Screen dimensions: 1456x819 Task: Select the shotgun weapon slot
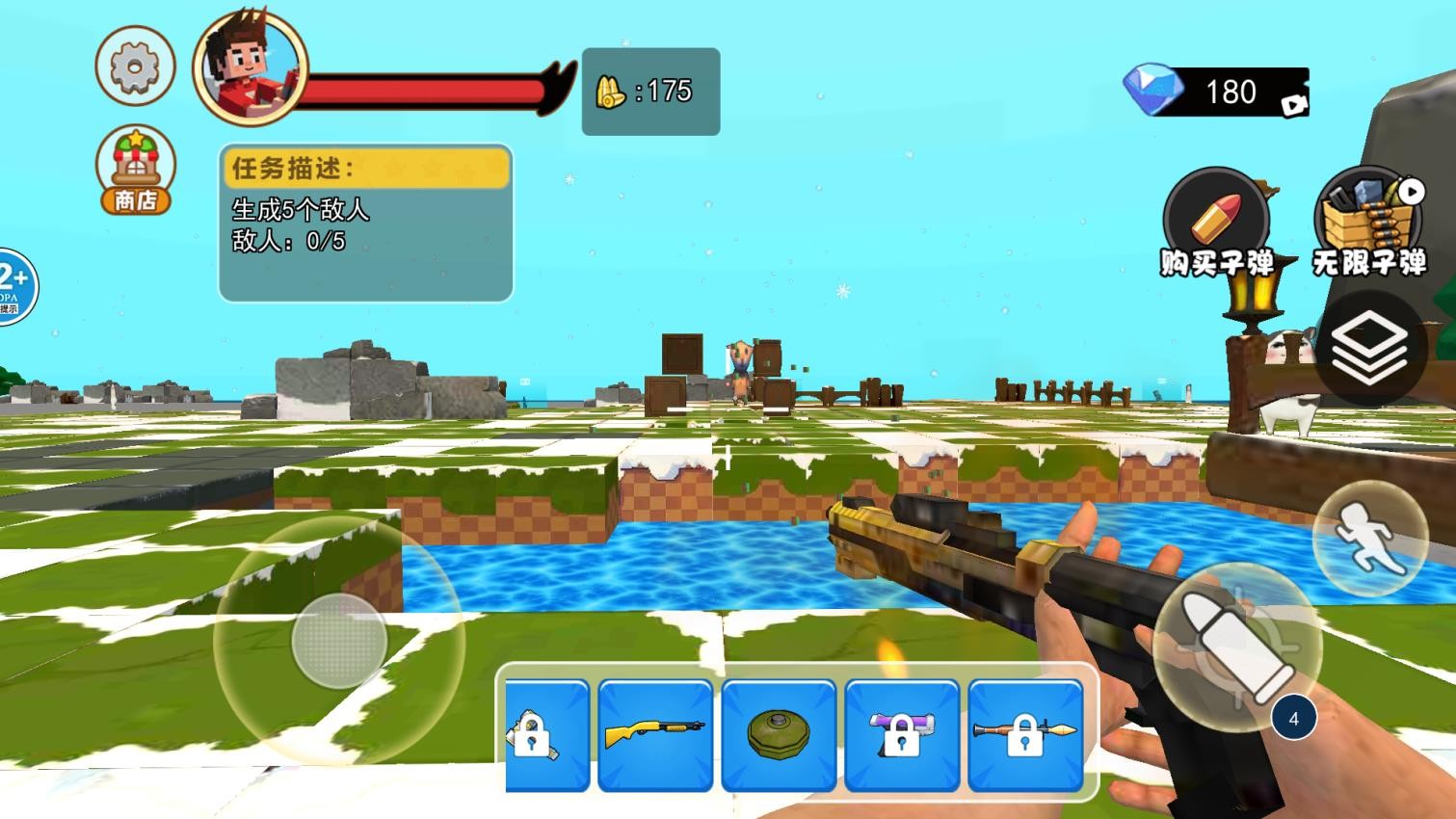tap(655, 734)
